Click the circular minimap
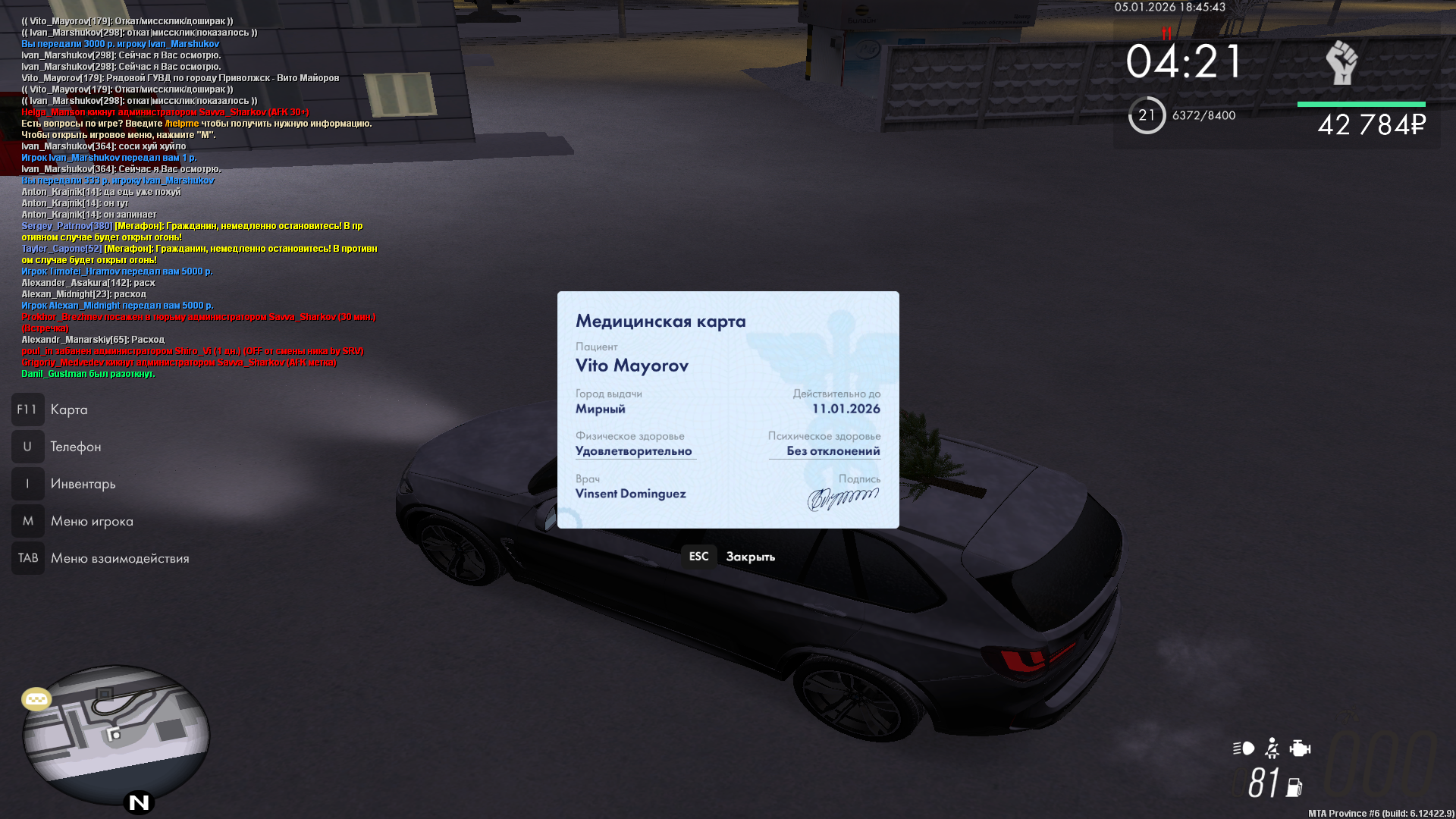The width and height of the screenshot is (1456, 819). coord(116,734)
